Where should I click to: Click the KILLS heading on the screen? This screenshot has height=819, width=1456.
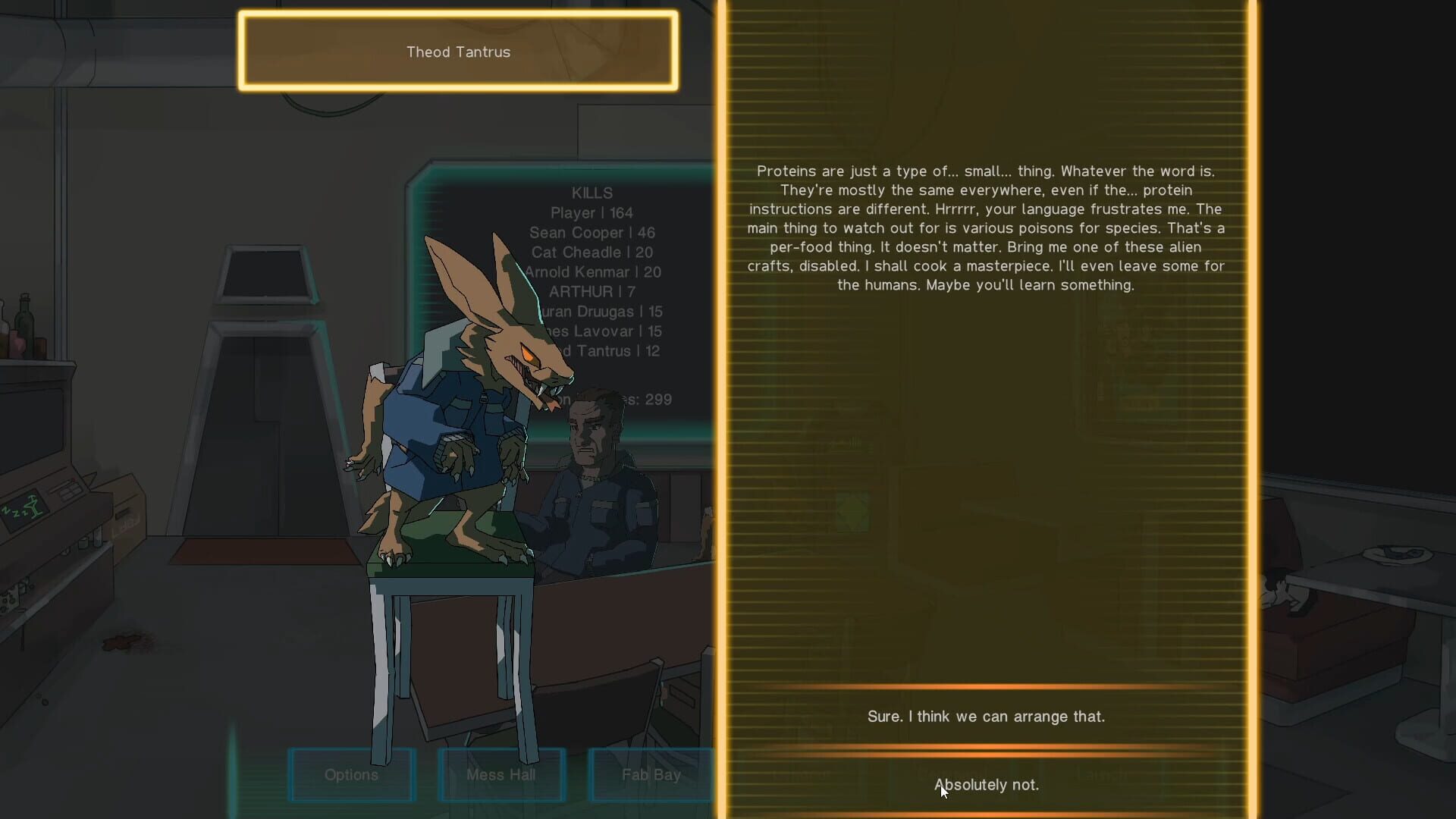[x=594, y=193]
